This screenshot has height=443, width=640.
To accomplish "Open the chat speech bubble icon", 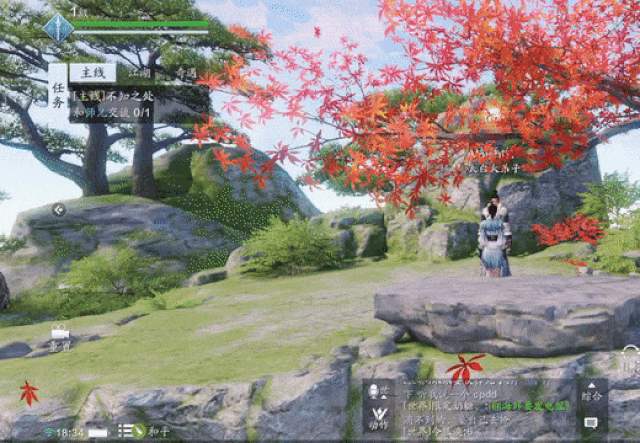I will tap(591, 422).
